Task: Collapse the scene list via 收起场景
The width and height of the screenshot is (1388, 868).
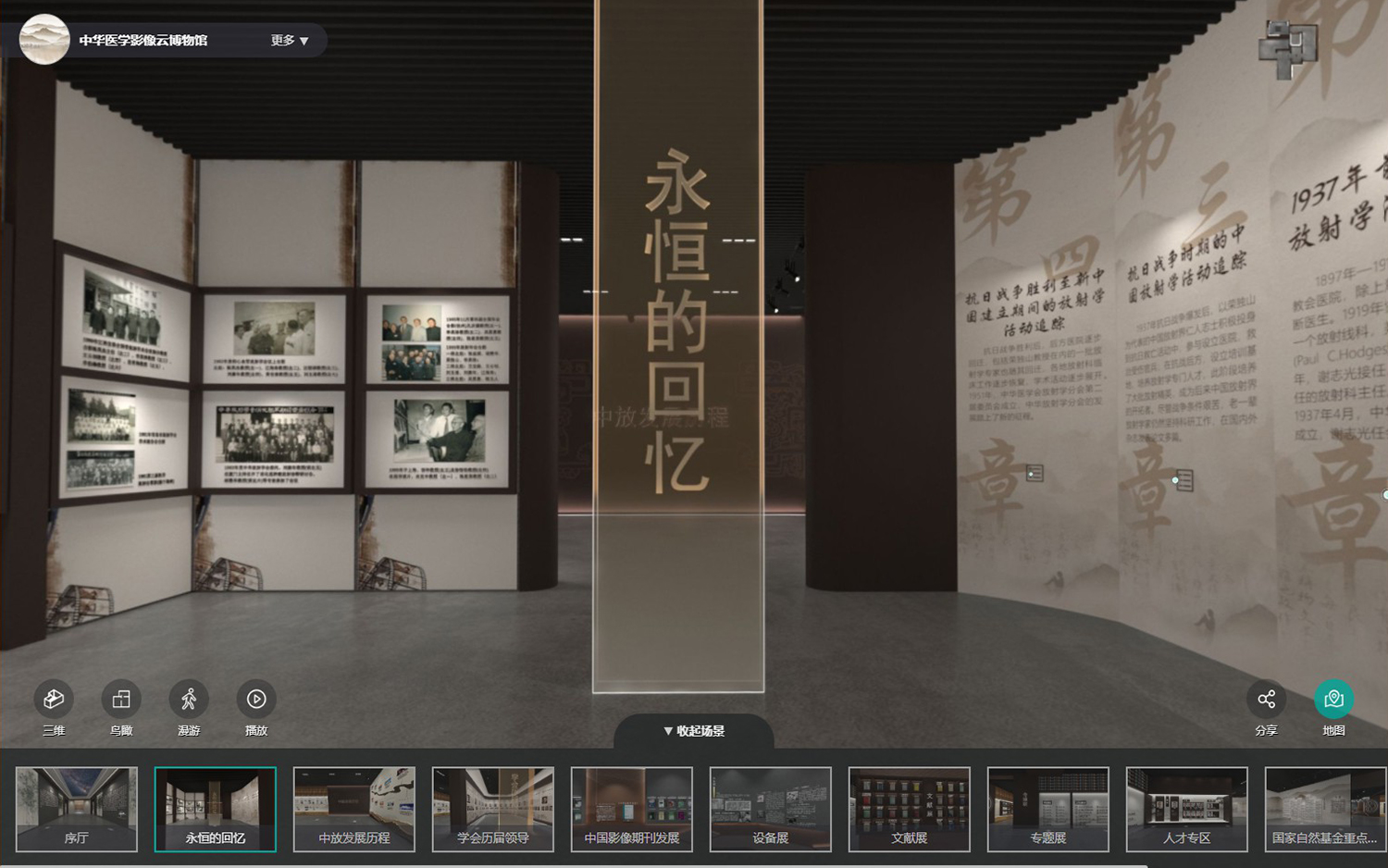Action: [694, 730]
